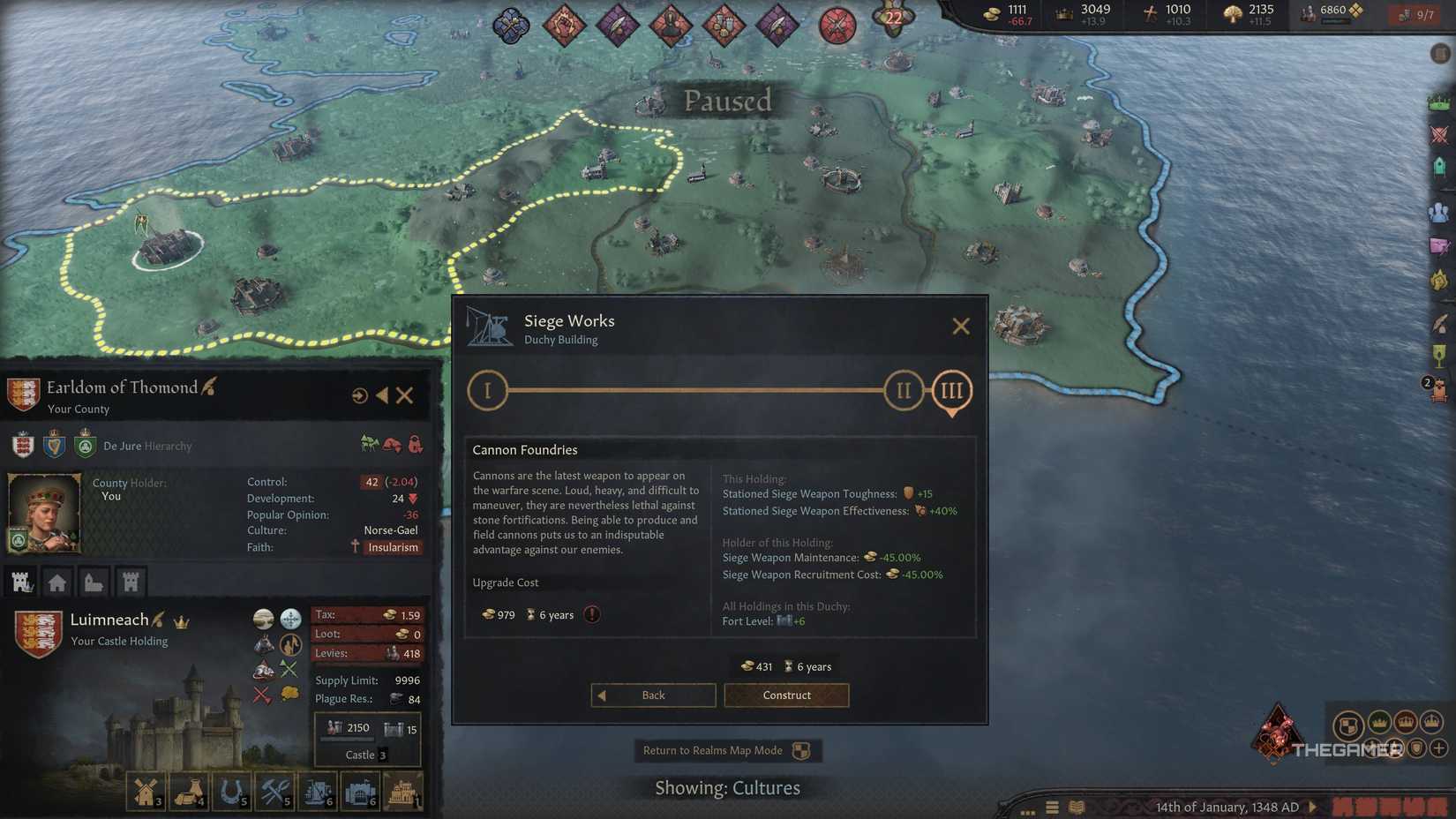Screen dimensions: 1456x819
Task: Click tier III marker on the upgrade track
Action: 951,389
